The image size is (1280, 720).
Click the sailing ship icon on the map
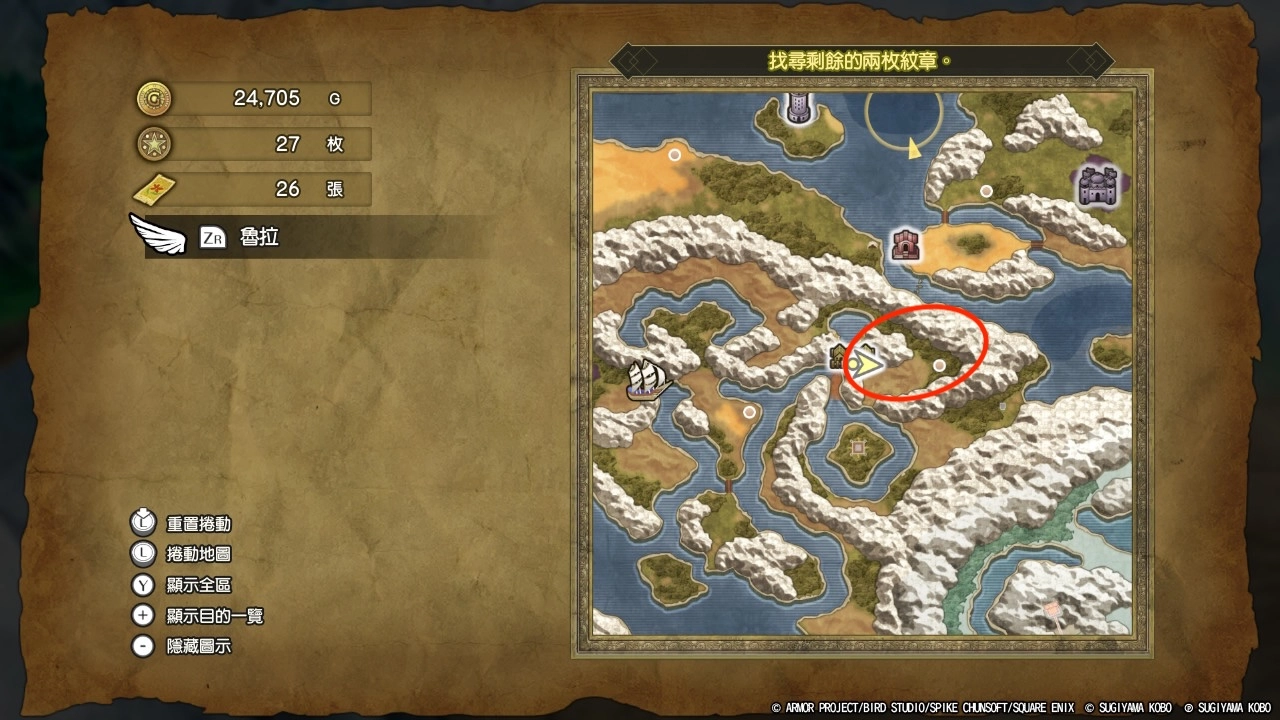(x=647, y=379)
